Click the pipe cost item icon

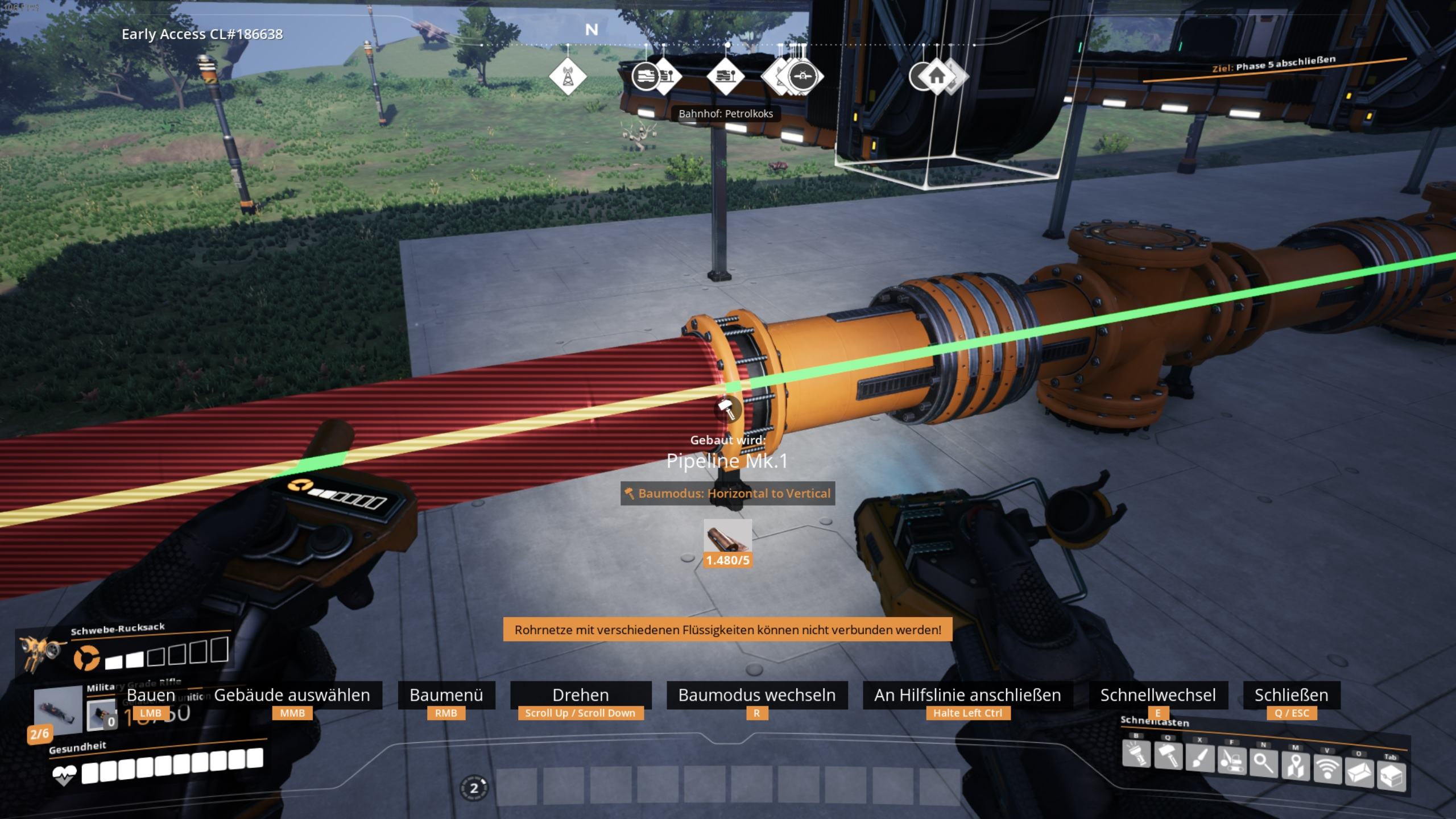click(727, 536)
